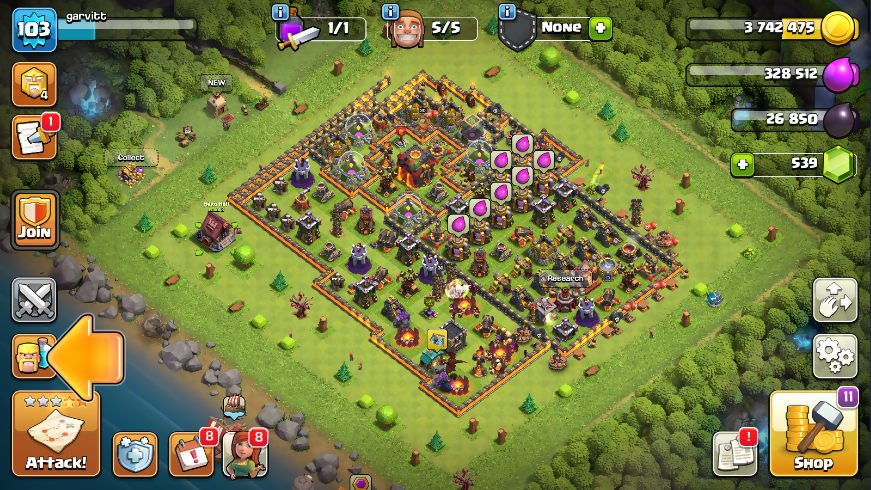This screenshot has width=871, height=490.
Task: Open the base layout editor
Action: pos(834,300)
